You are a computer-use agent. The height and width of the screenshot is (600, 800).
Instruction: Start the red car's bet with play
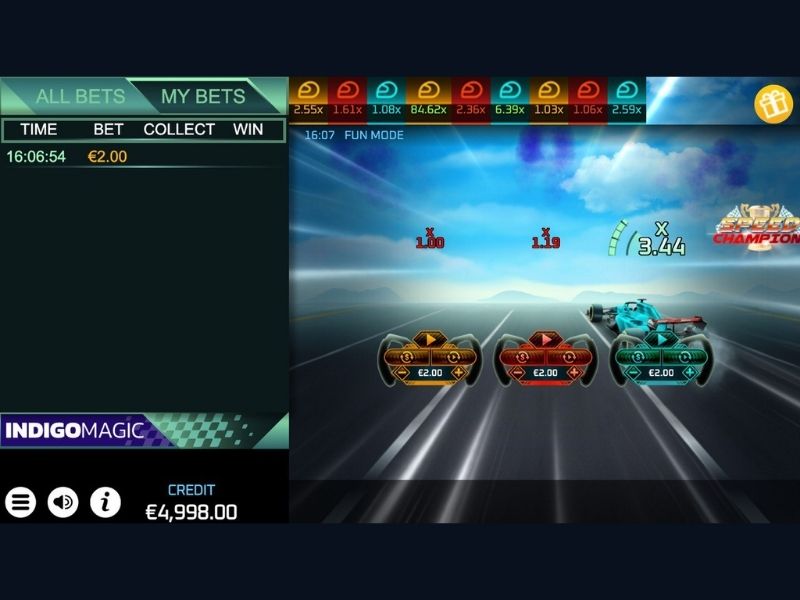545,340
